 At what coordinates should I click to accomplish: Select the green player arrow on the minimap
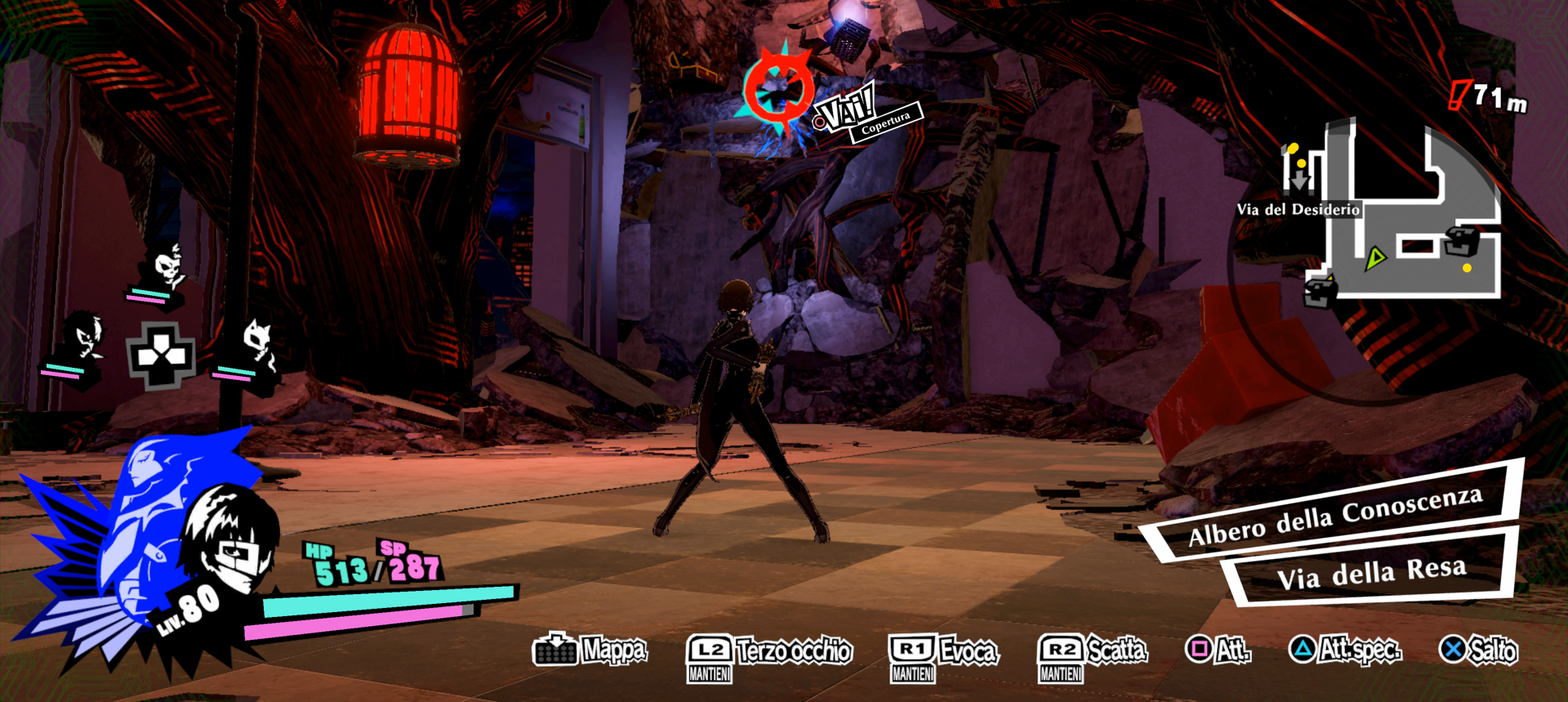[1375, 259]
